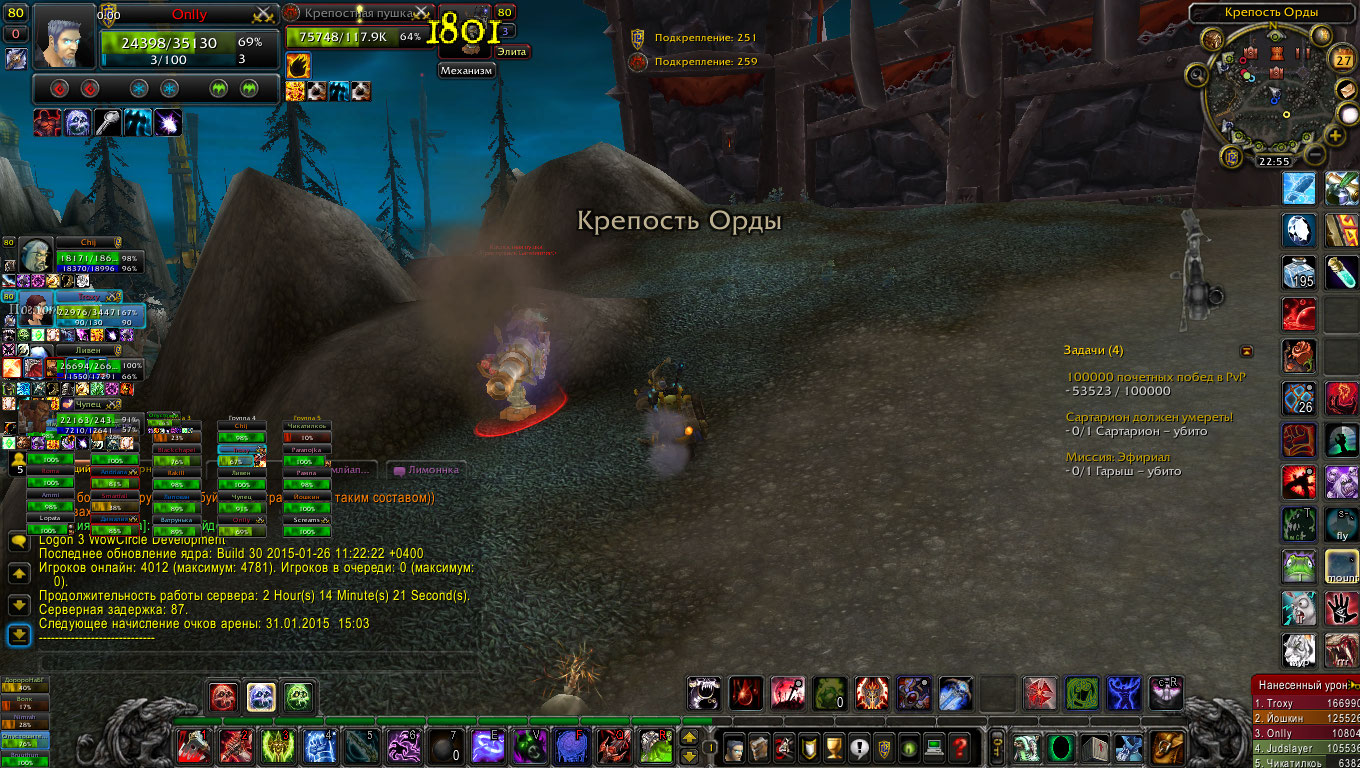The width and height of the screenshot is (1360, 768).
Task: Open chat menu speech bubble button
Action: pyautogui.click(x=19, y=541)
